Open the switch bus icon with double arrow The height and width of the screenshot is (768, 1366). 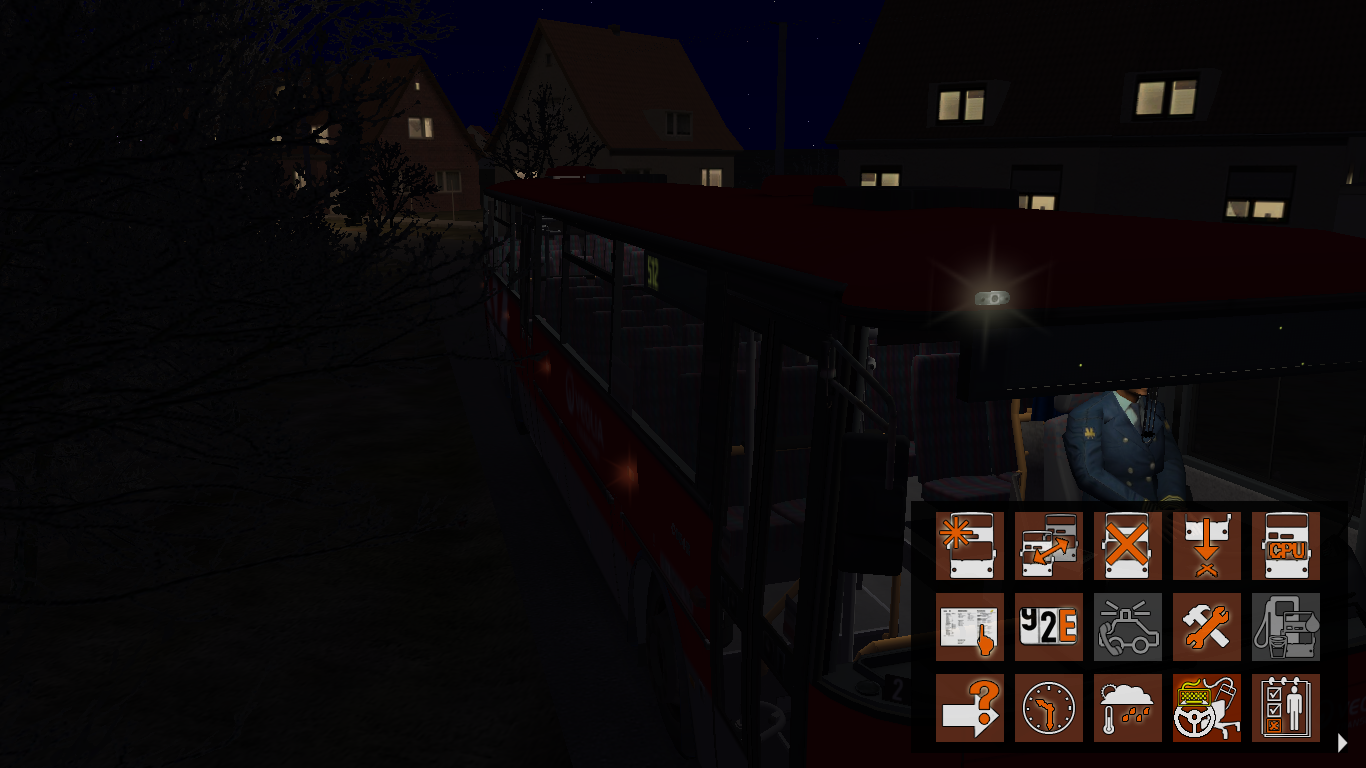click(x=1049, y=546)
